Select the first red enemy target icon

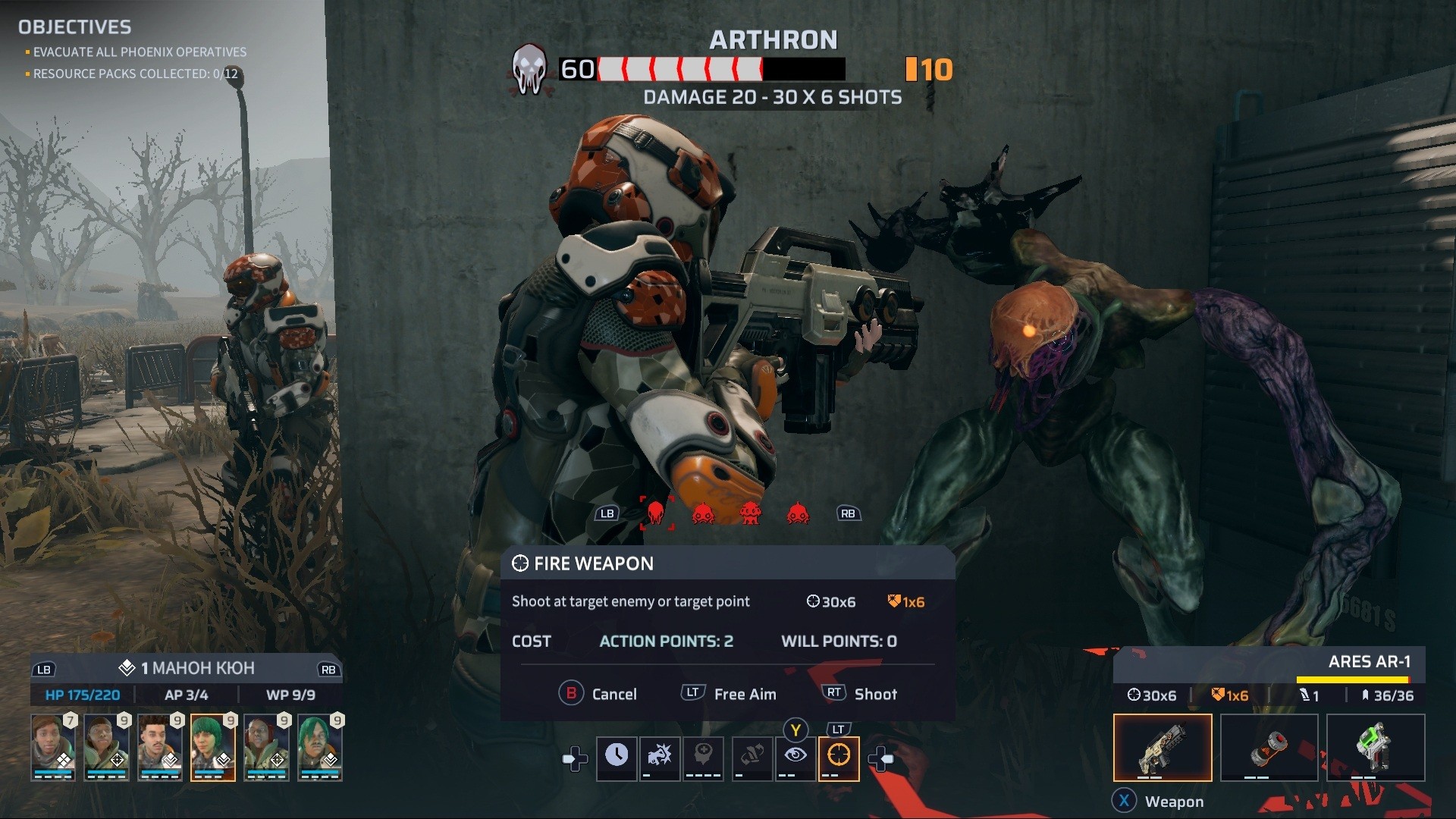(x=657, y=513)
